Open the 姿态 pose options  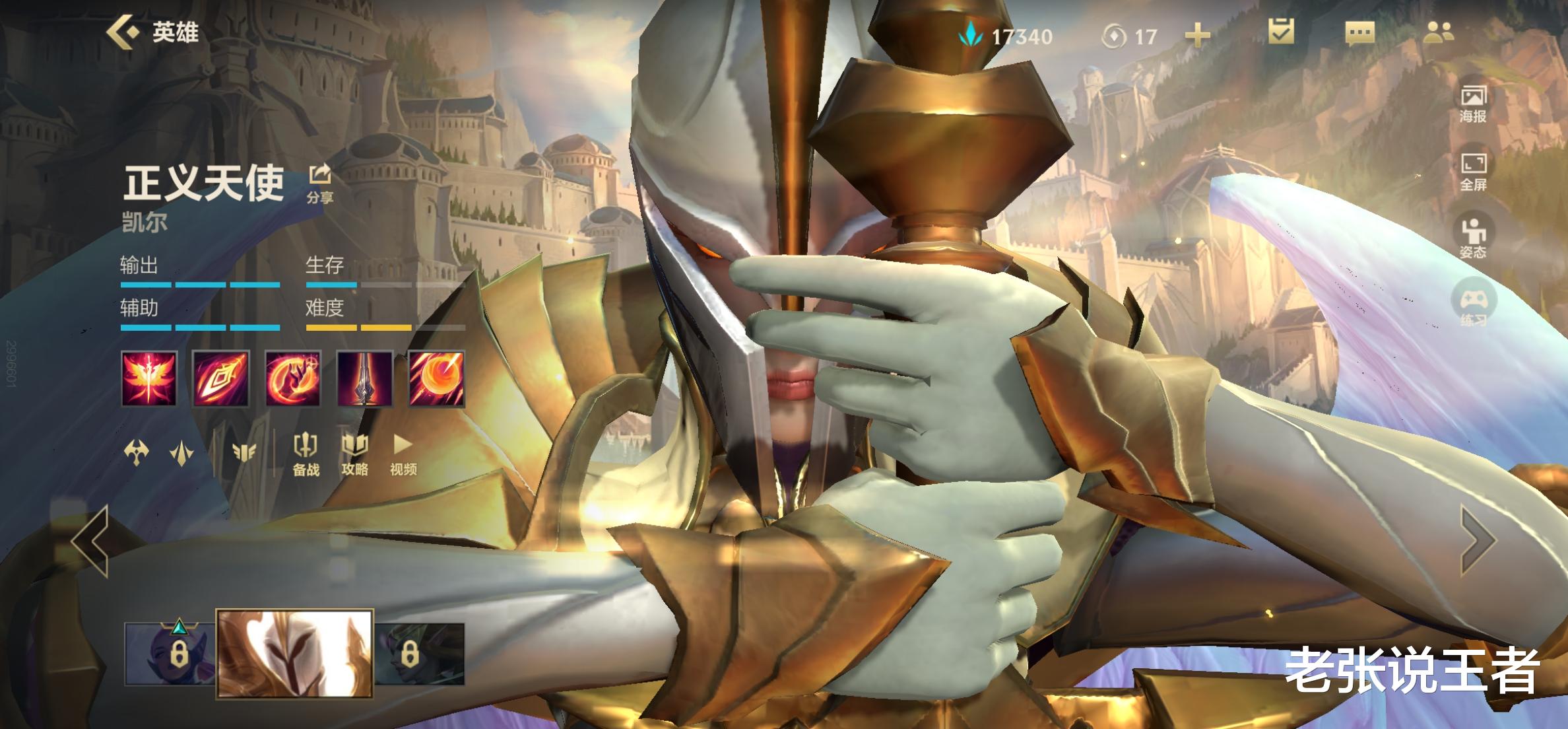coord(1472,238)
